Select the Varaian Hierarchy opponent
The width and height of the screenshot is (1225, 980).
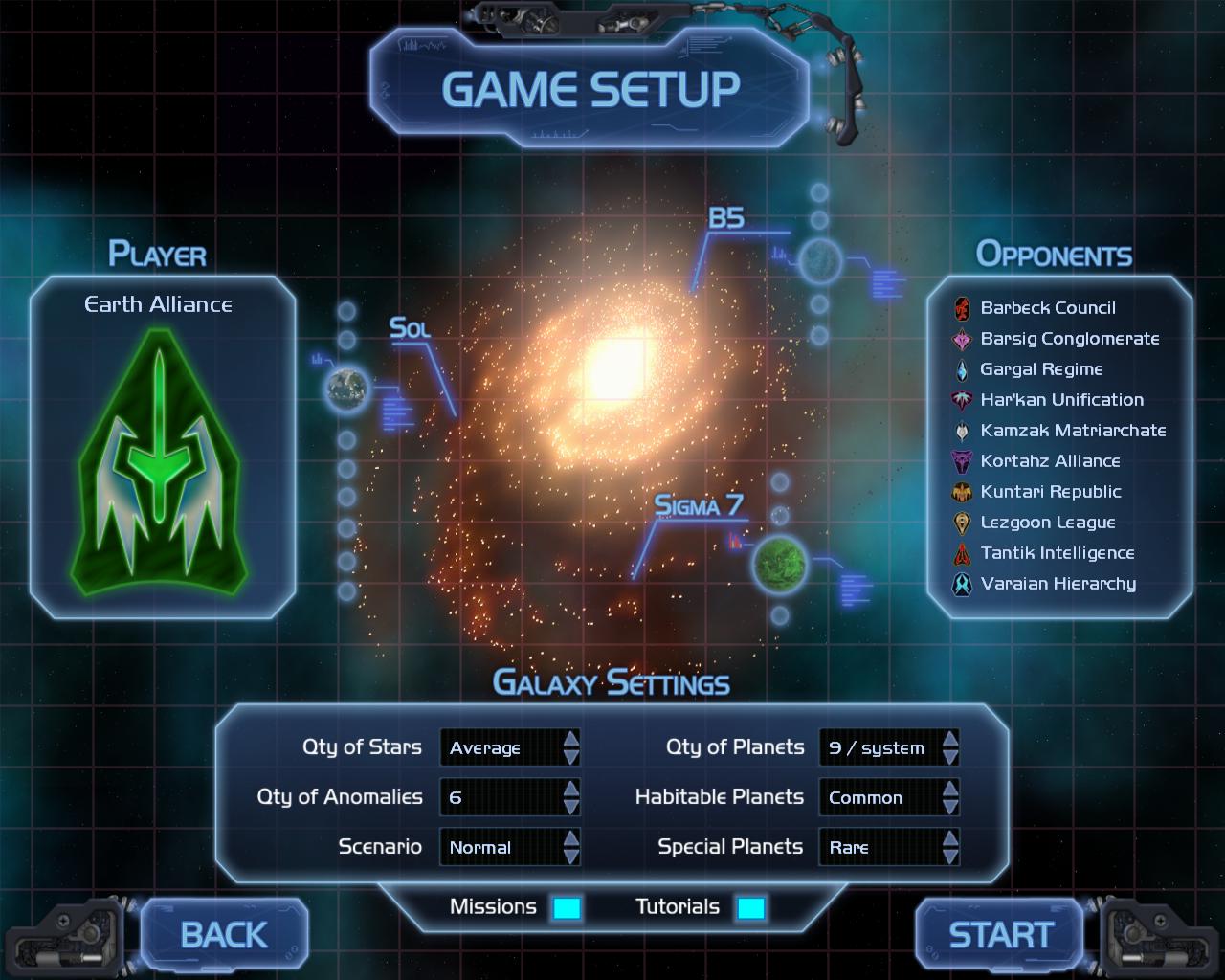tap(1058, 584)
